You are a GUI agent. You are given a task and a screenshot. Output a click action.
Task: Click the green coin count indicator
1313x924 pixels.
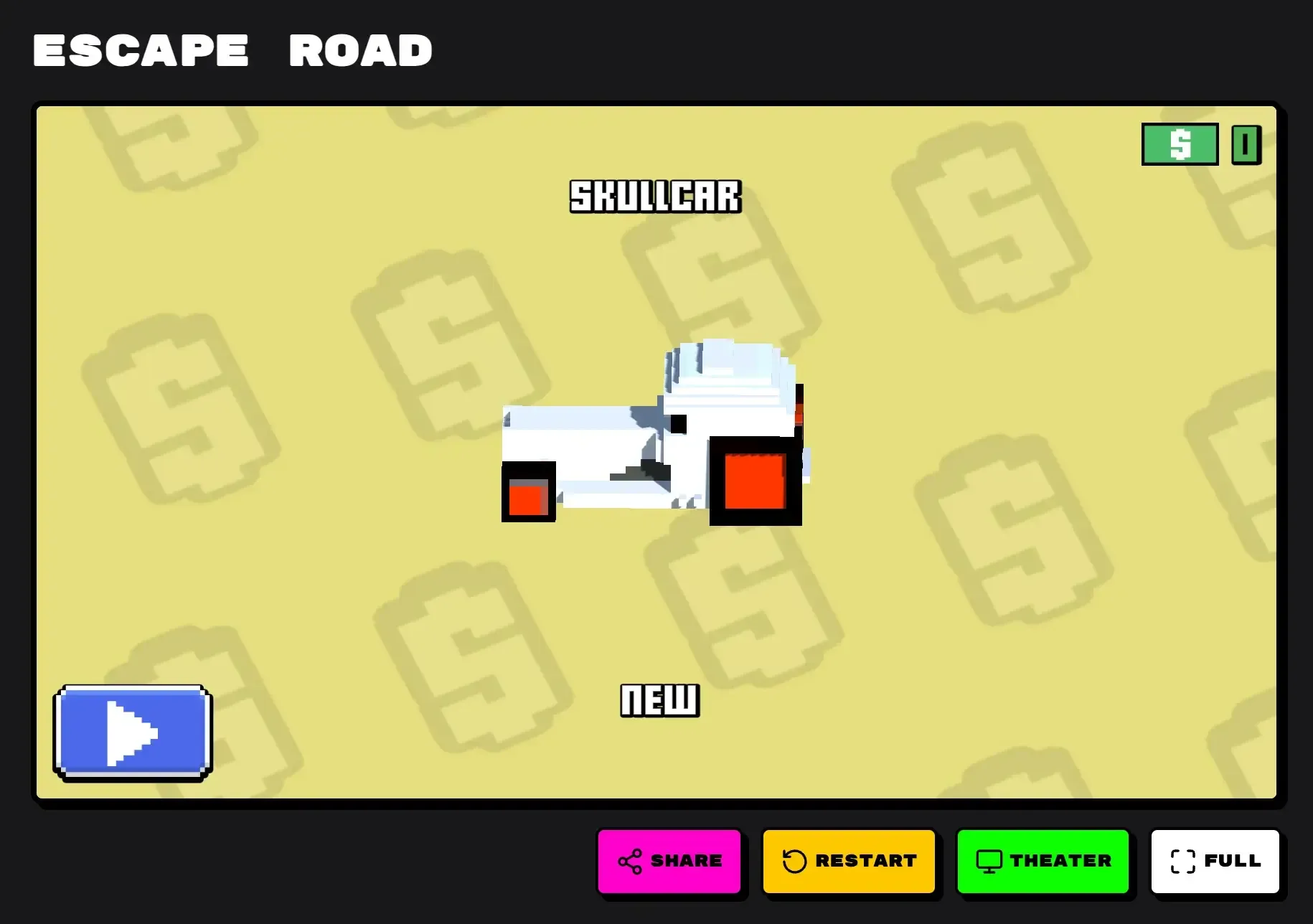click(1246, 145)
